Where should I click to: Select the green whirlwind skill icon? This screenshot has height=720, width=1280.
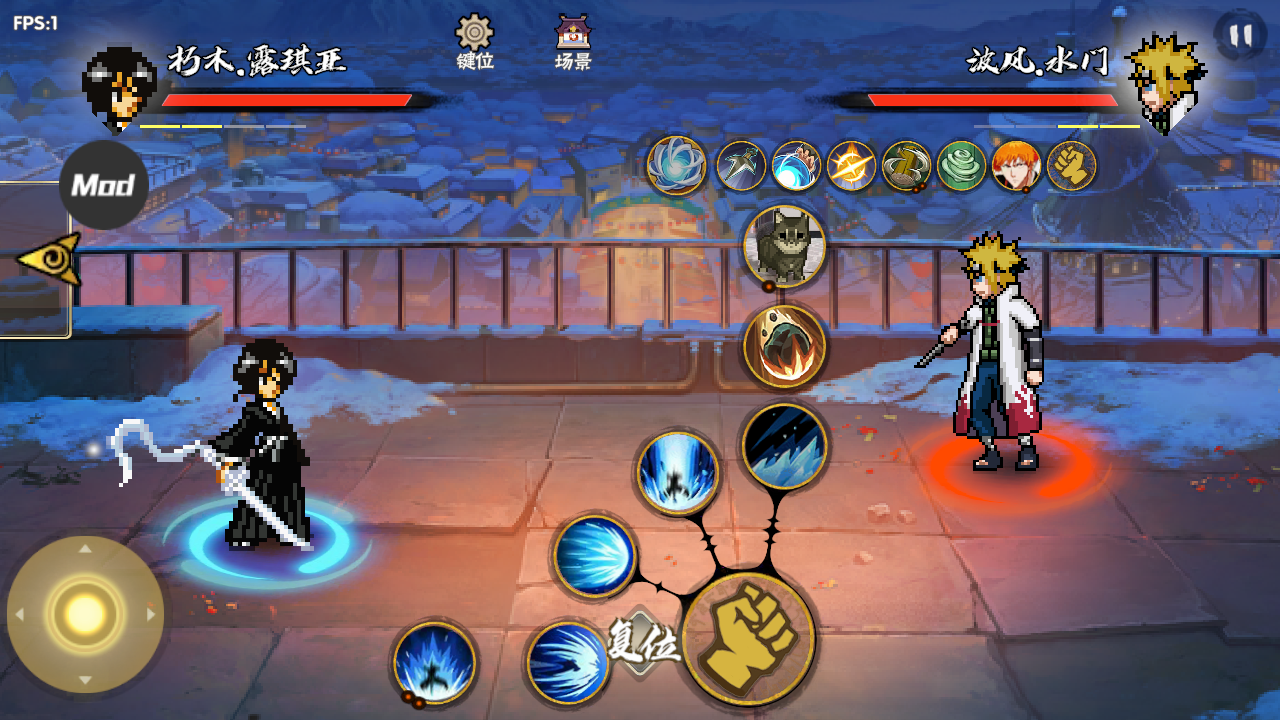[961, 166]
